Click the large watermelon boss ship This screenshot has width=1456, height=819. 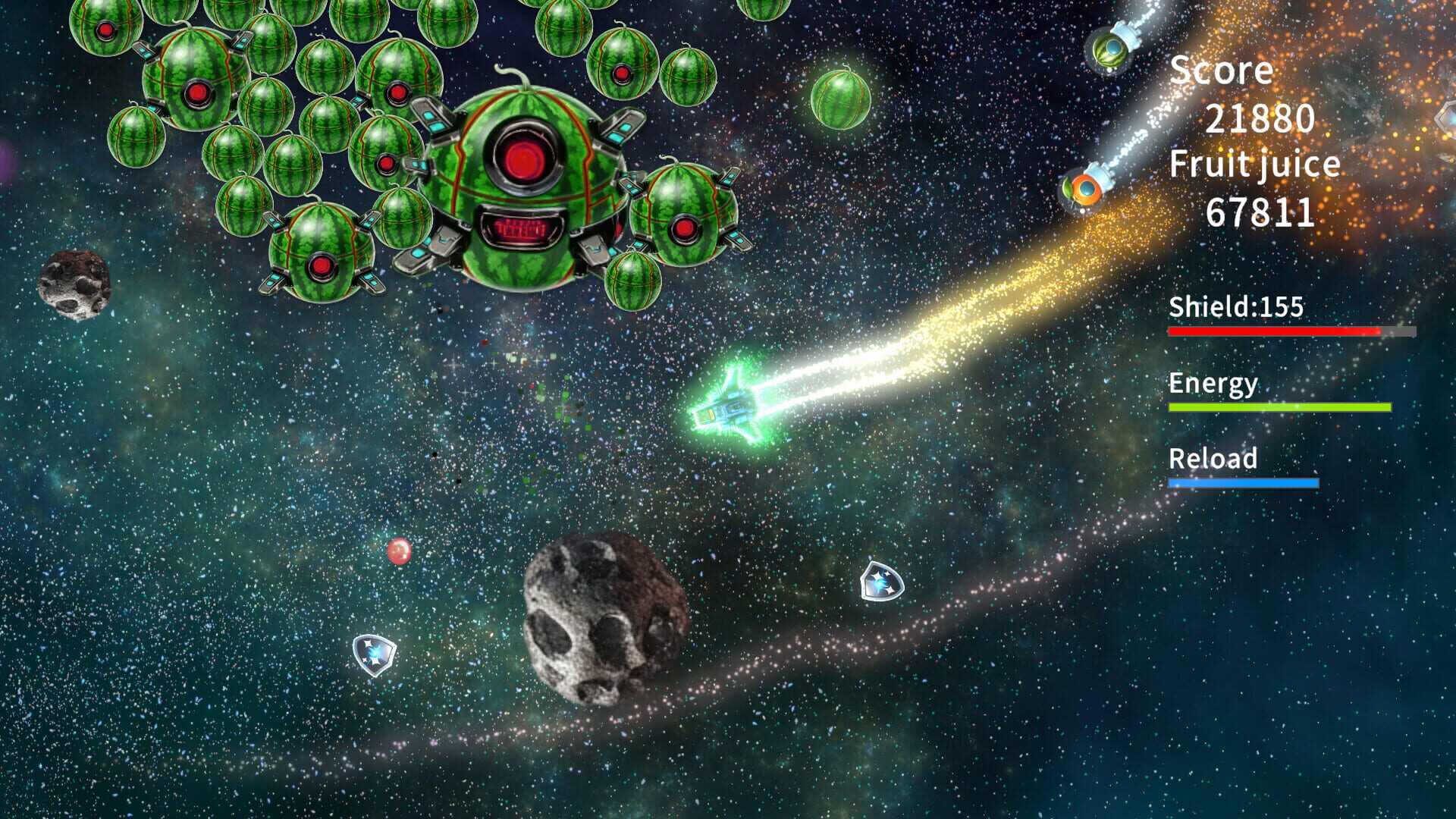(523, 182)
